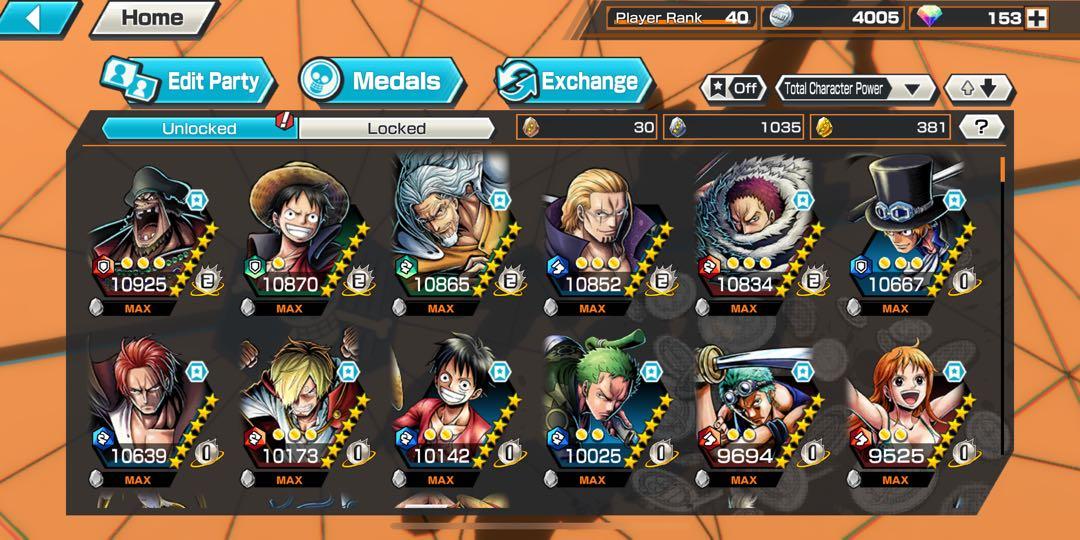Open the Medals menu

(x=381, y=82)
